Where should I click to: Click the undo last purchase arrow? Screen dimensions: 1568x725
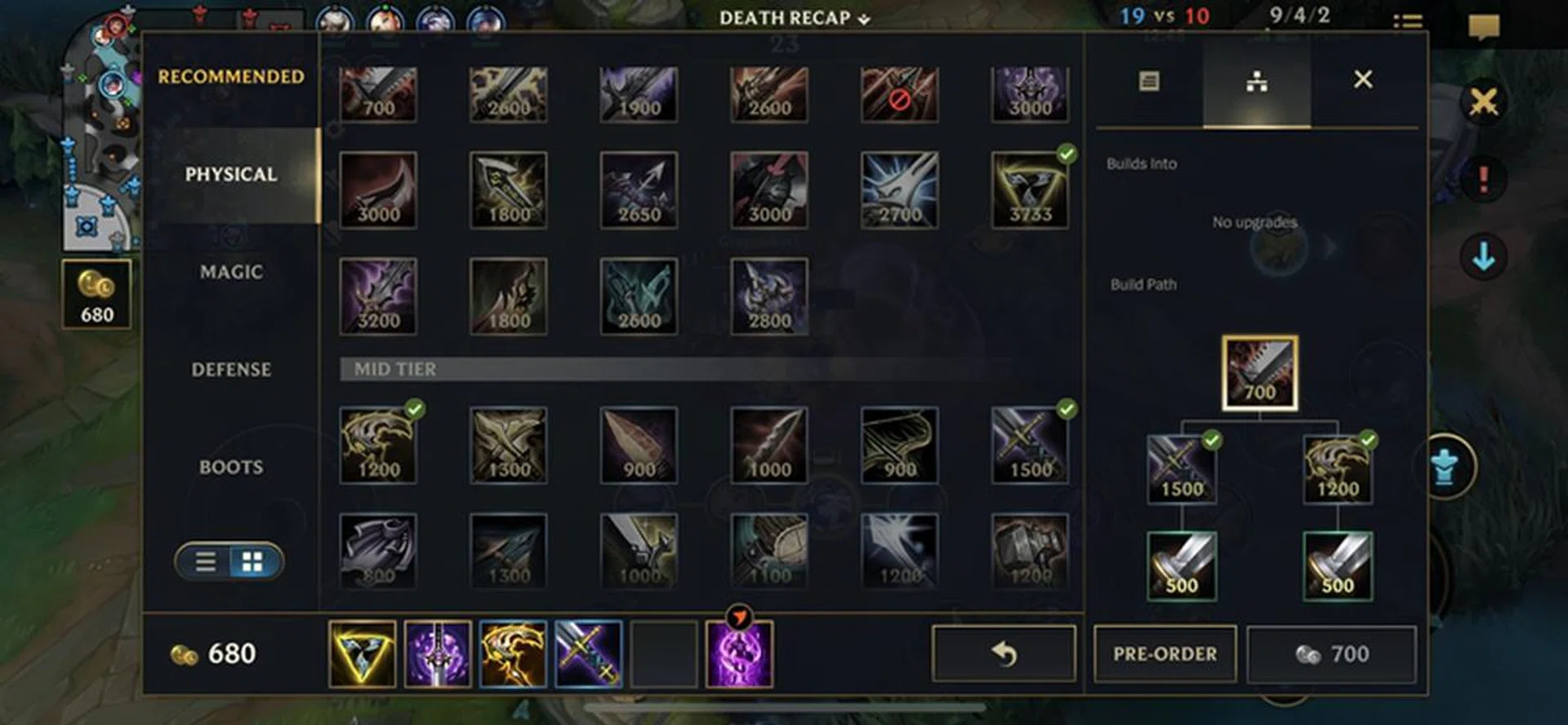pyautogui.click(x=1001, y=653)
